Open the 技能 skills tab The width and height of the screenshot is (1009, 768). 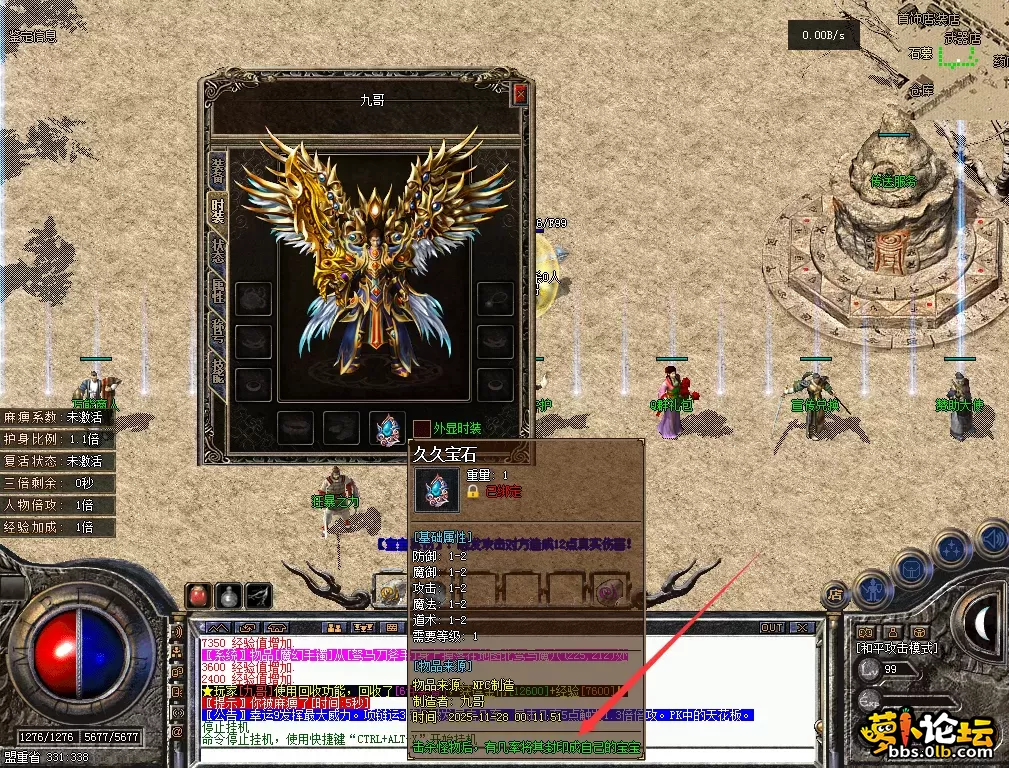point(217,367)
